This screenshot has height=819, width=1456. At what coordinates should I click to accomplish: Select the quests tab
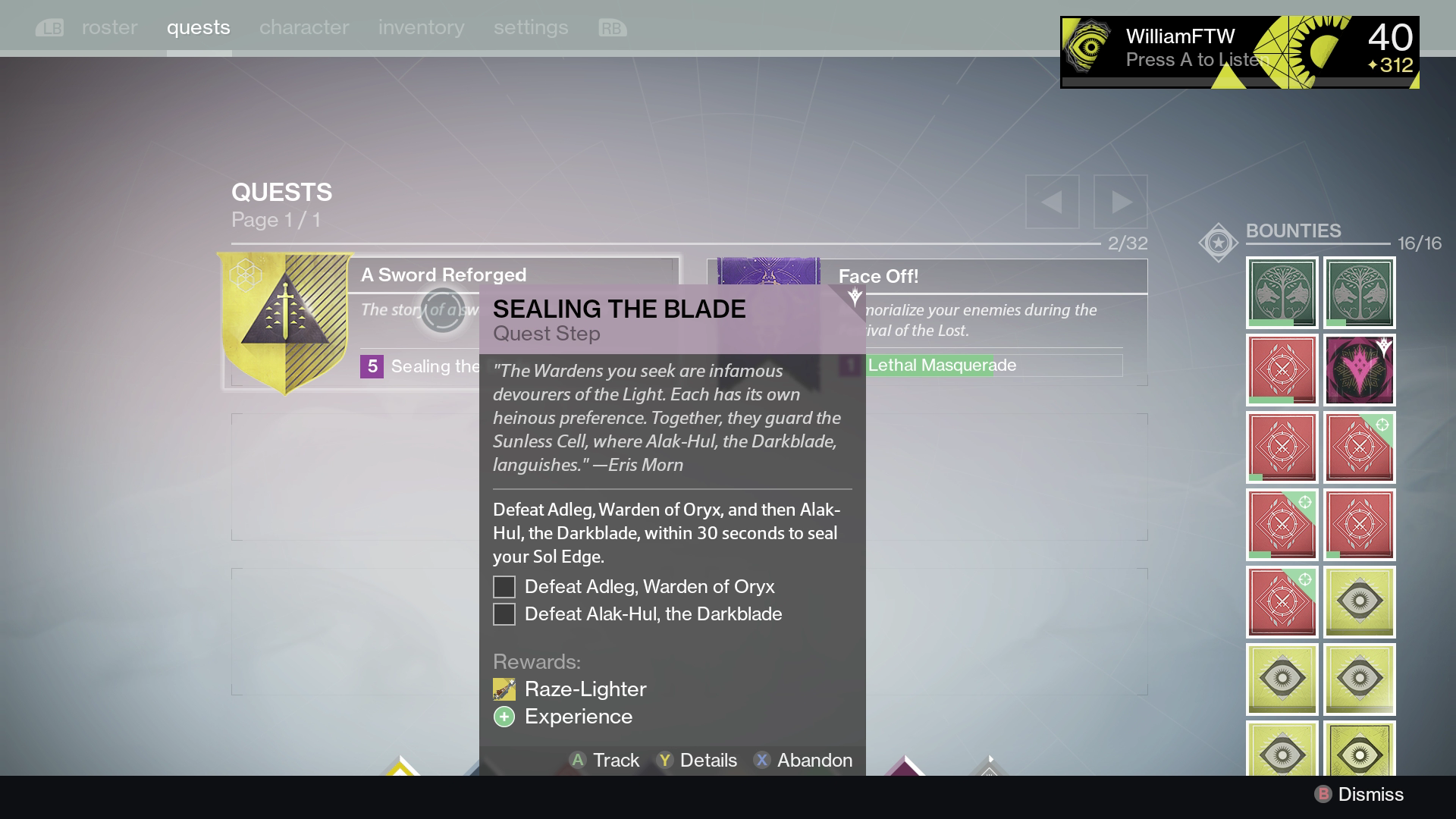click(x=199, y=27)
